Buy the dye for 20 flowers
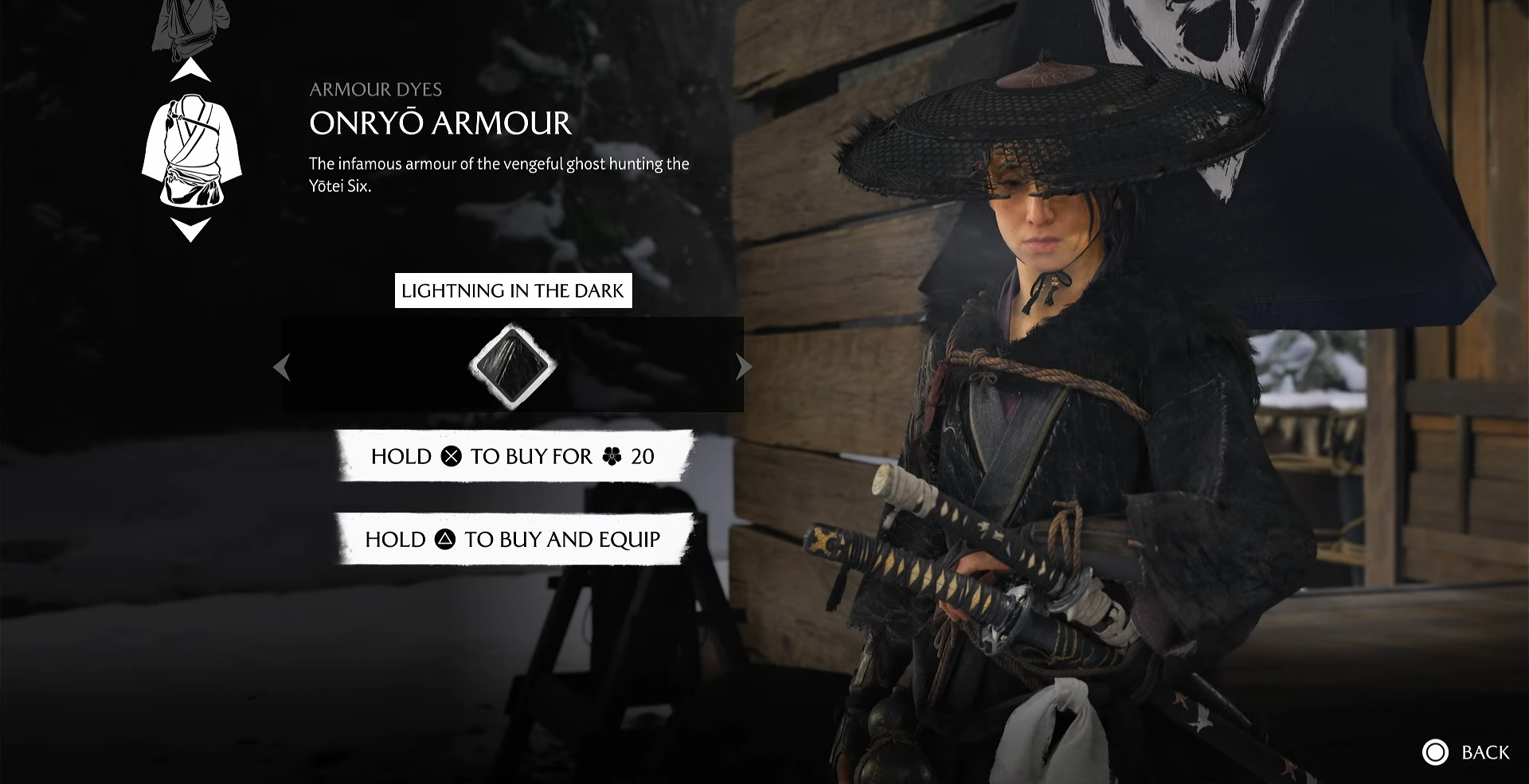This screenshot has width=1529, height=784. click(x=514, y=456)
